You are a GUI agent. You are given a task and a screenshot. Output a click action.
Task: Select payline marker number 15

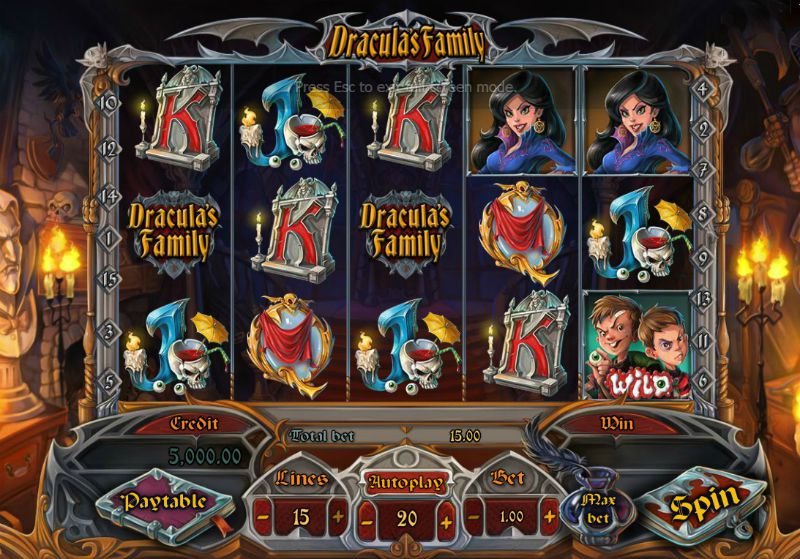(x=108, y=277)
